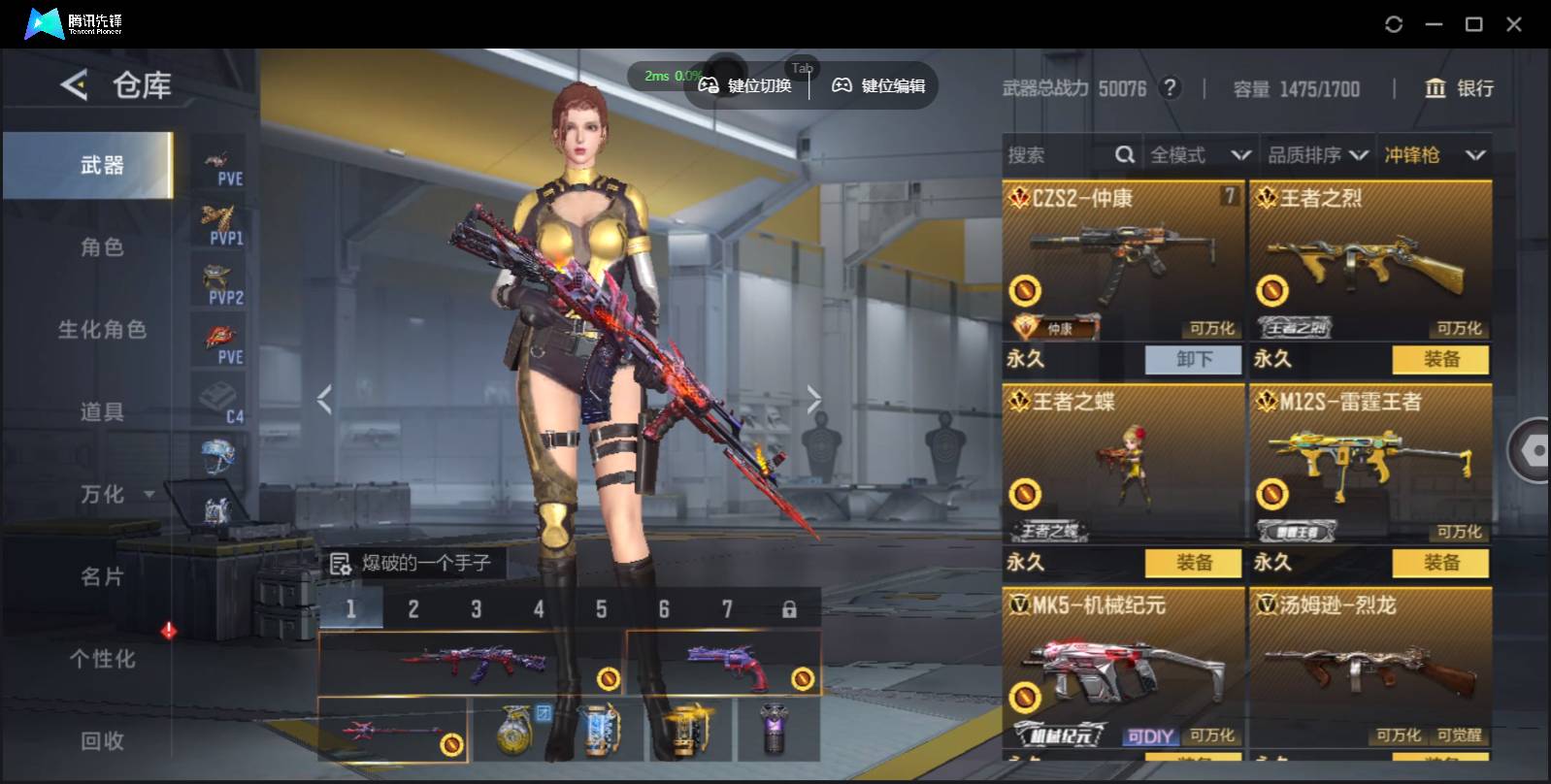Go back using the 仓库 arrow
This screenshot has height=784, width=1551.
(x=74, y=85)
